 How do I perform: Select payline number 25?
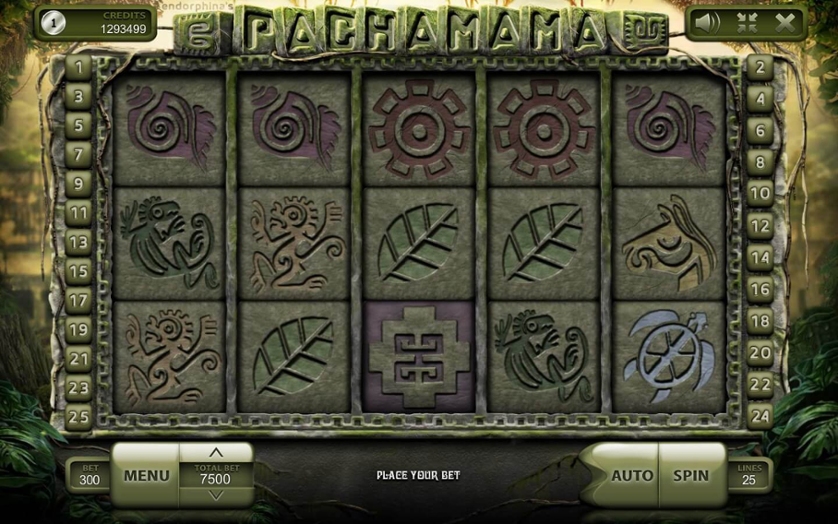[x=78, y=414]
